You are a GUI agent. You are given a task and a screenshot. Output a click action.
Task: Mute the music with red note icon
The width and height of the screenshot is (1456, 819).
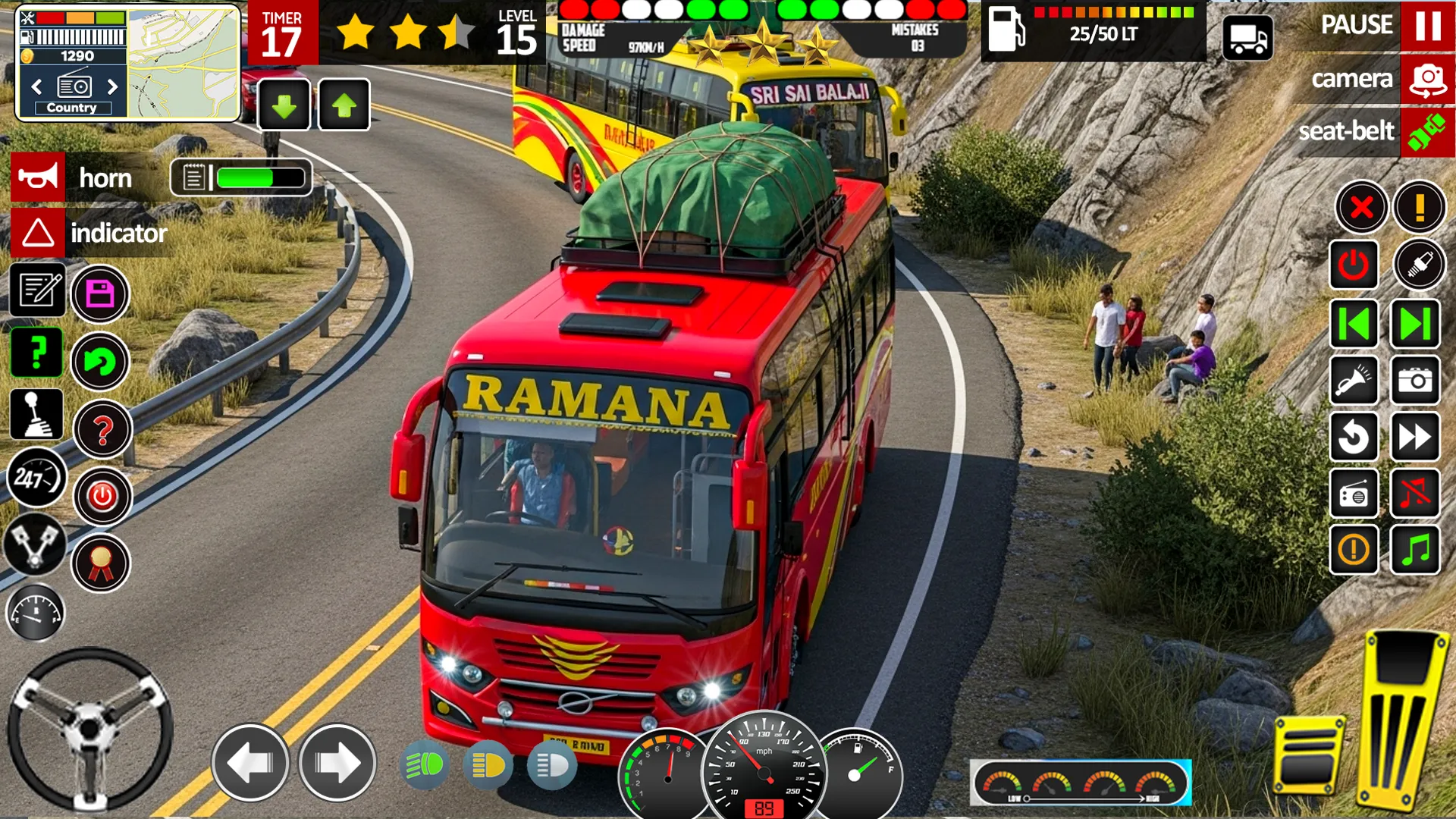[1417, 491]
